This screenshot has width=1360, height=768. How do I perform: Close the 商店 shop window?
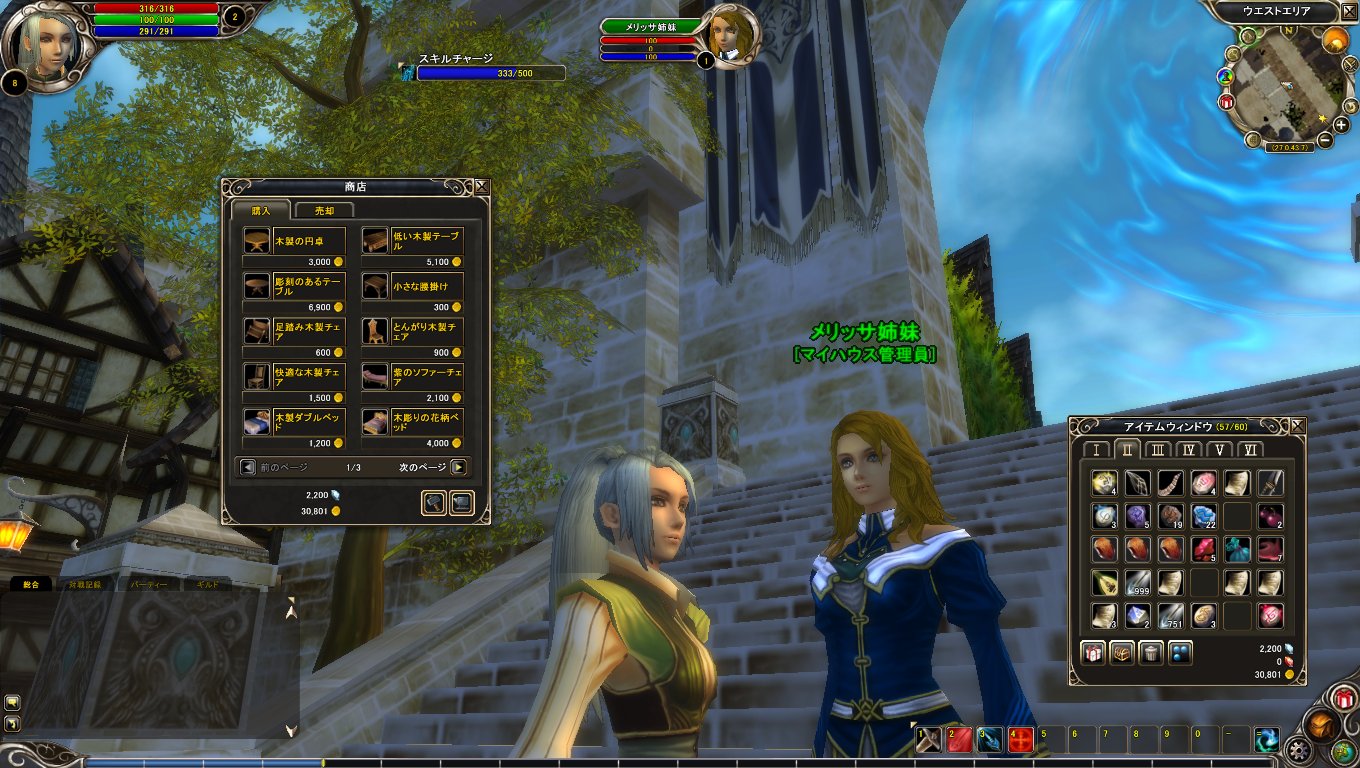[x=482, y=186]
